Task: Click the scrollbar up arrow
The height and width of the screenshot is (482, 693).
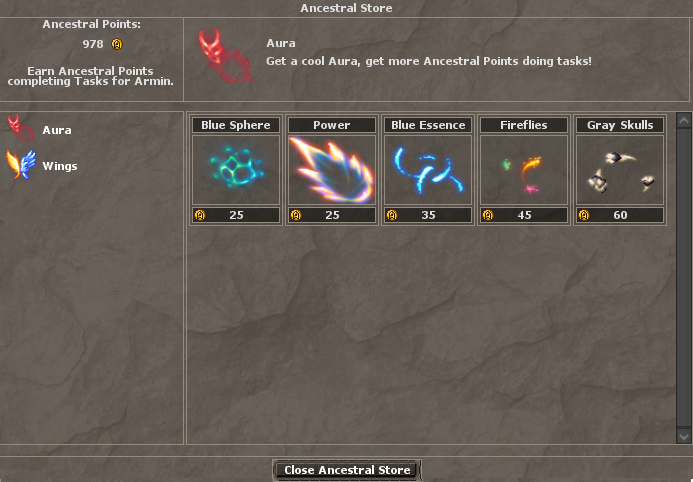Action: pos(683,122)
